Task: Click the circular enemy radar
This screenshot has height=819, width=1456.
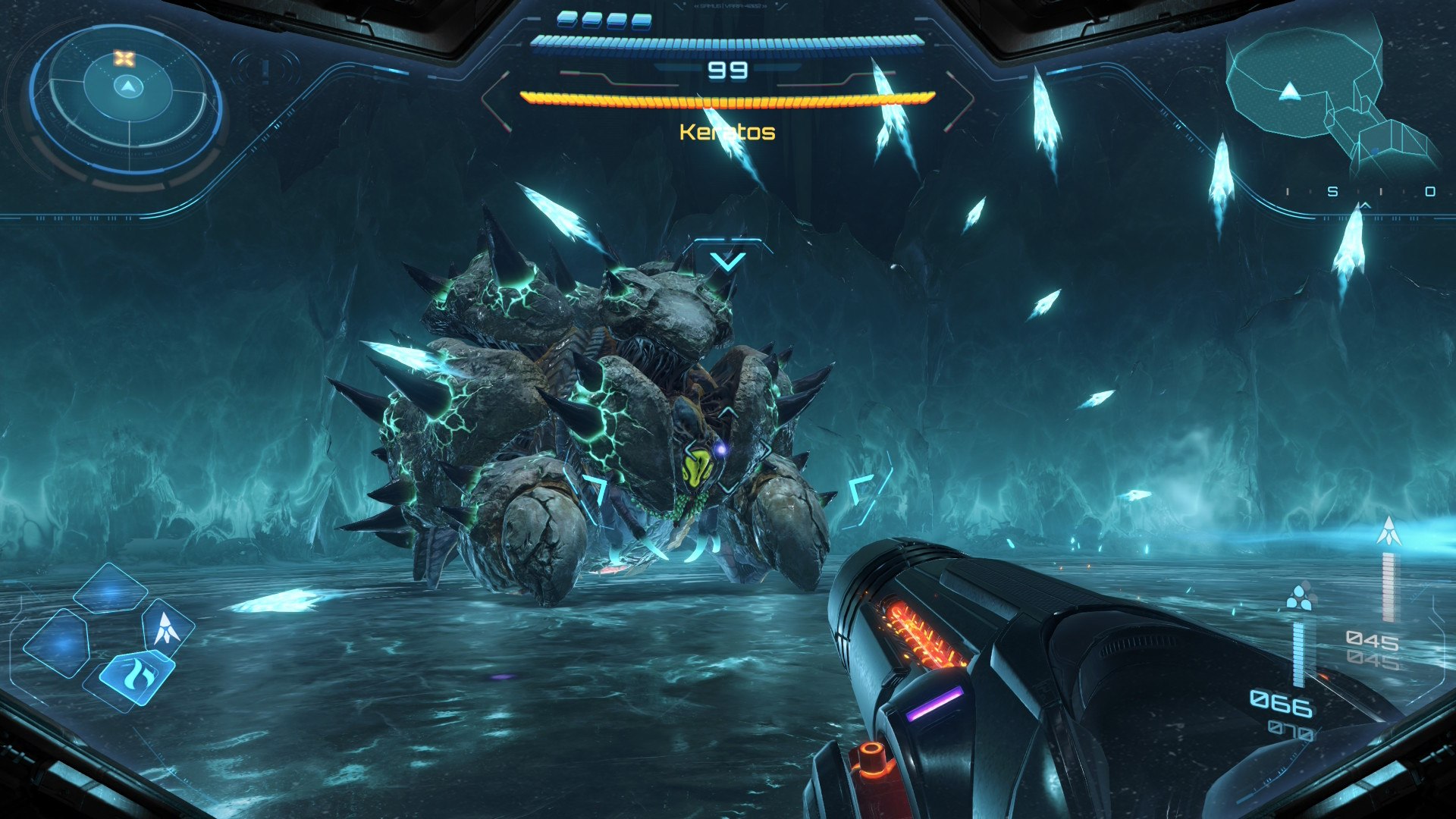Action: 127,99
